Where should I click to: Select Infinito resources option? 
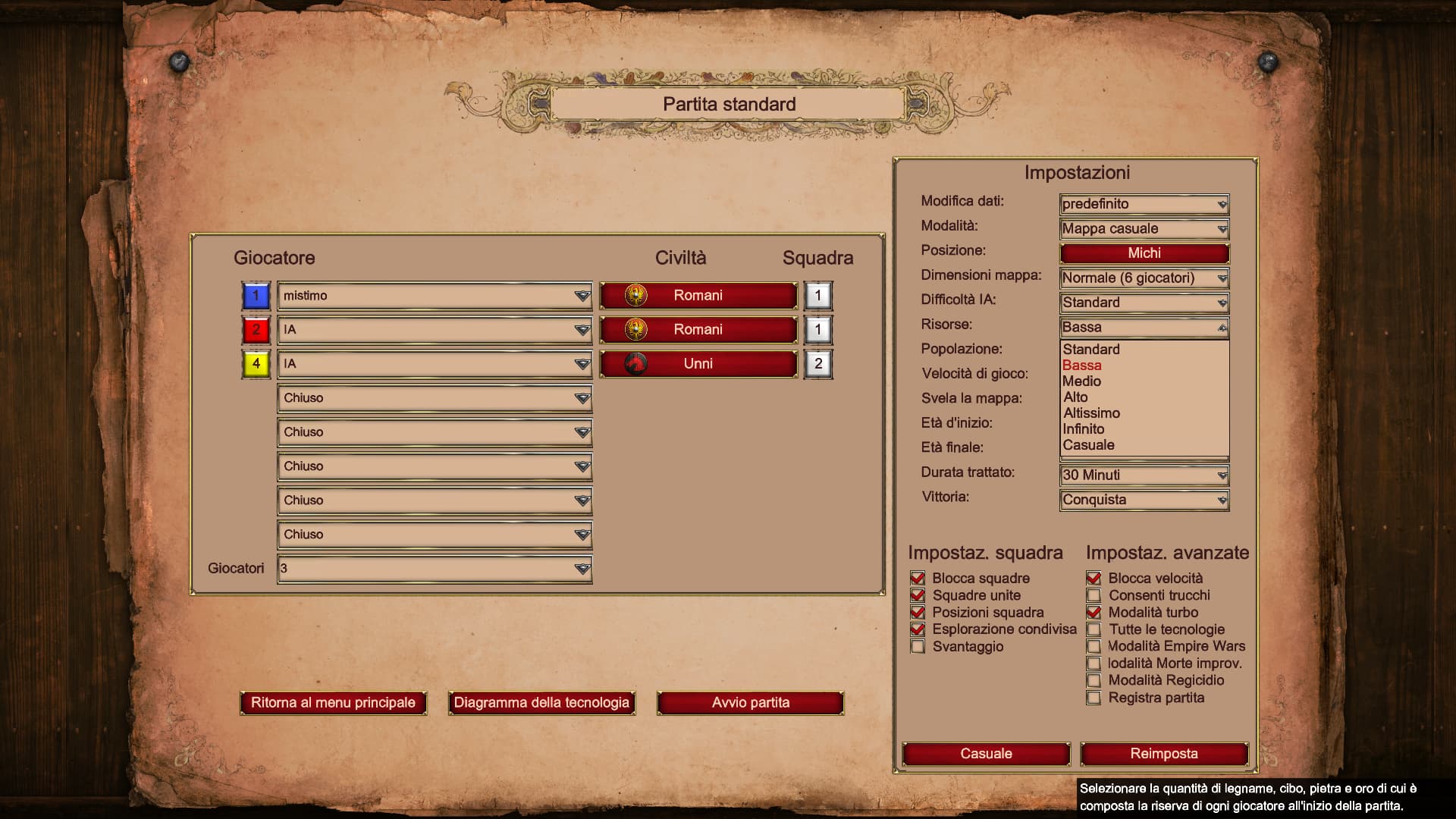[x=1083, y=429]
